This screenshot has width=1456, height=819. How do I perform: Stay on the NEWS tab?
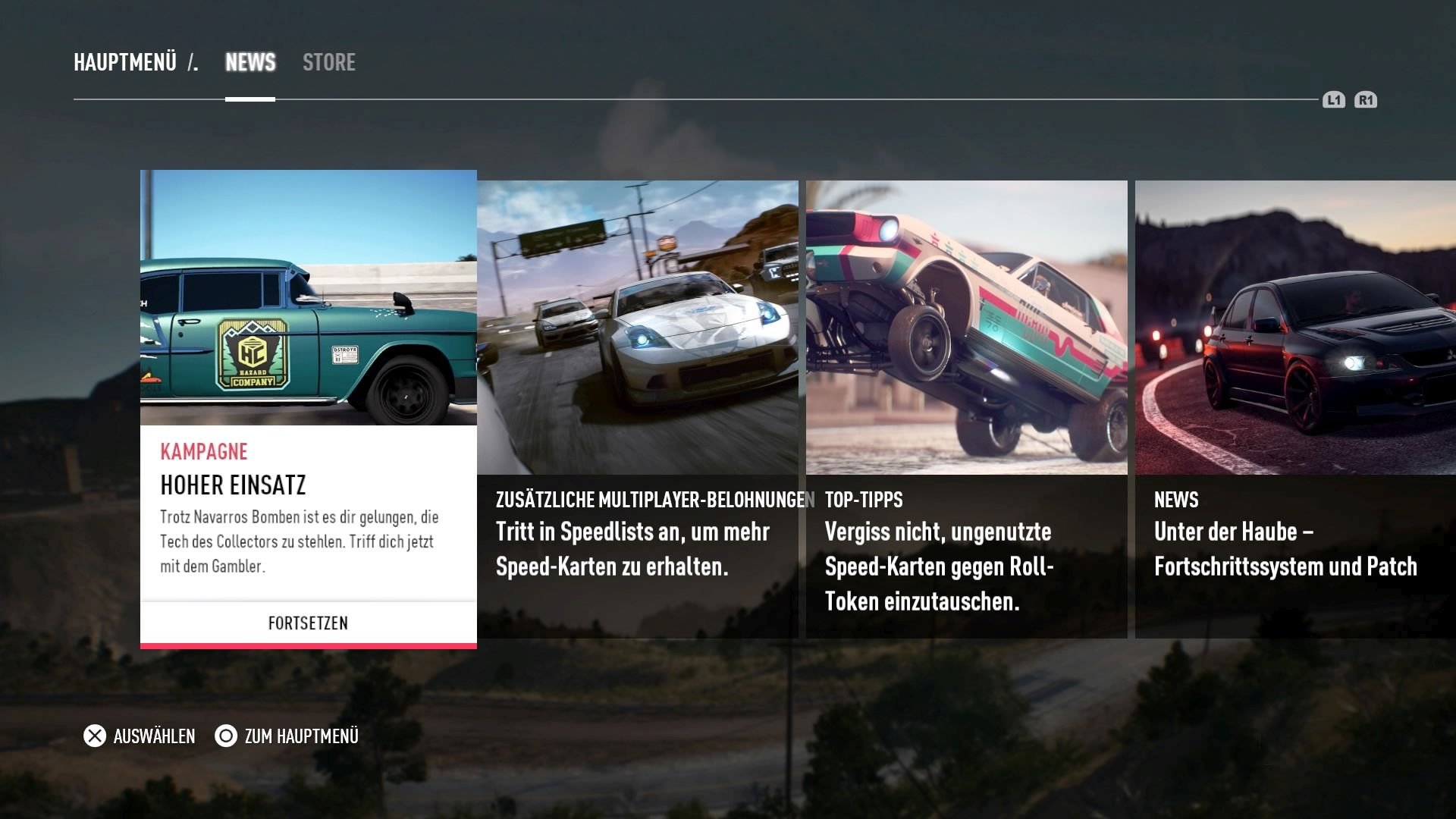point(250,62)
